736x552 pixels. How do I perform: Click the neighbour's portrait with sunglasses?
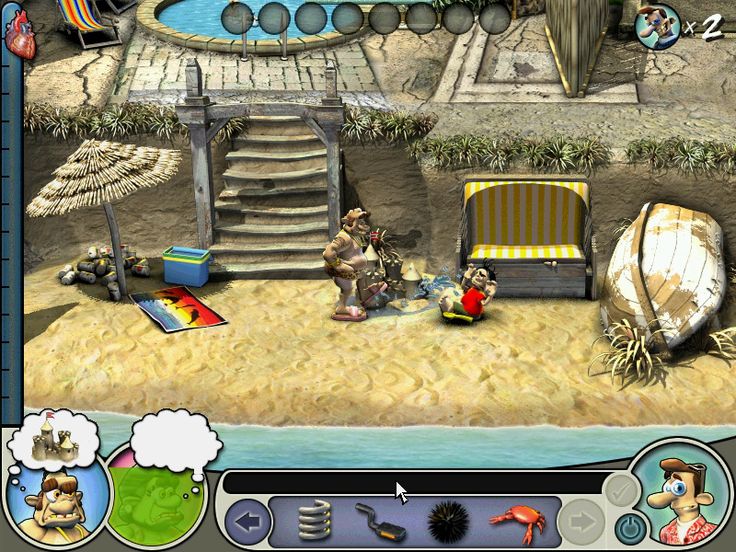pos(55,495)
